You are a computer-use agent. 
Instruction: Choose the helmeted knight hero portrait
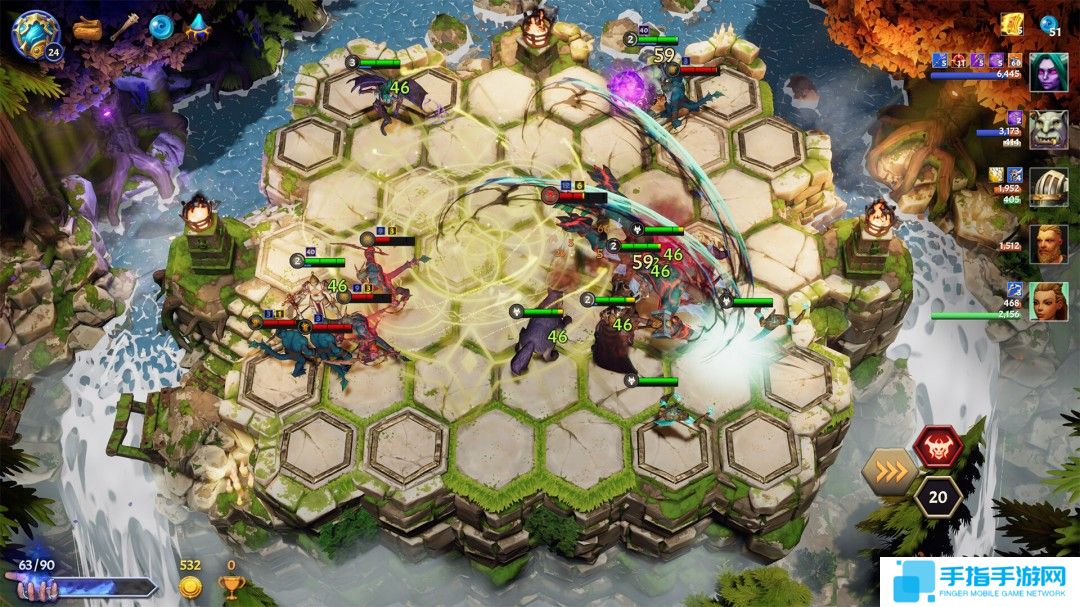pos(1048,187)
